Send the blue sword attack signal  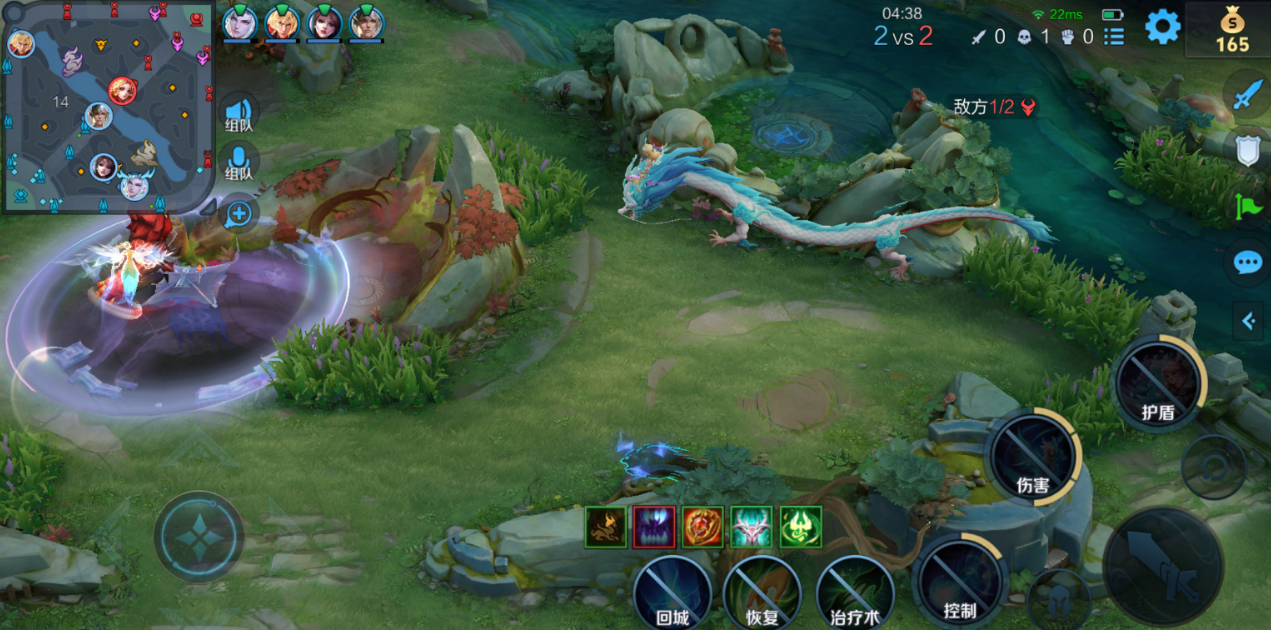tap(1247, 94)
